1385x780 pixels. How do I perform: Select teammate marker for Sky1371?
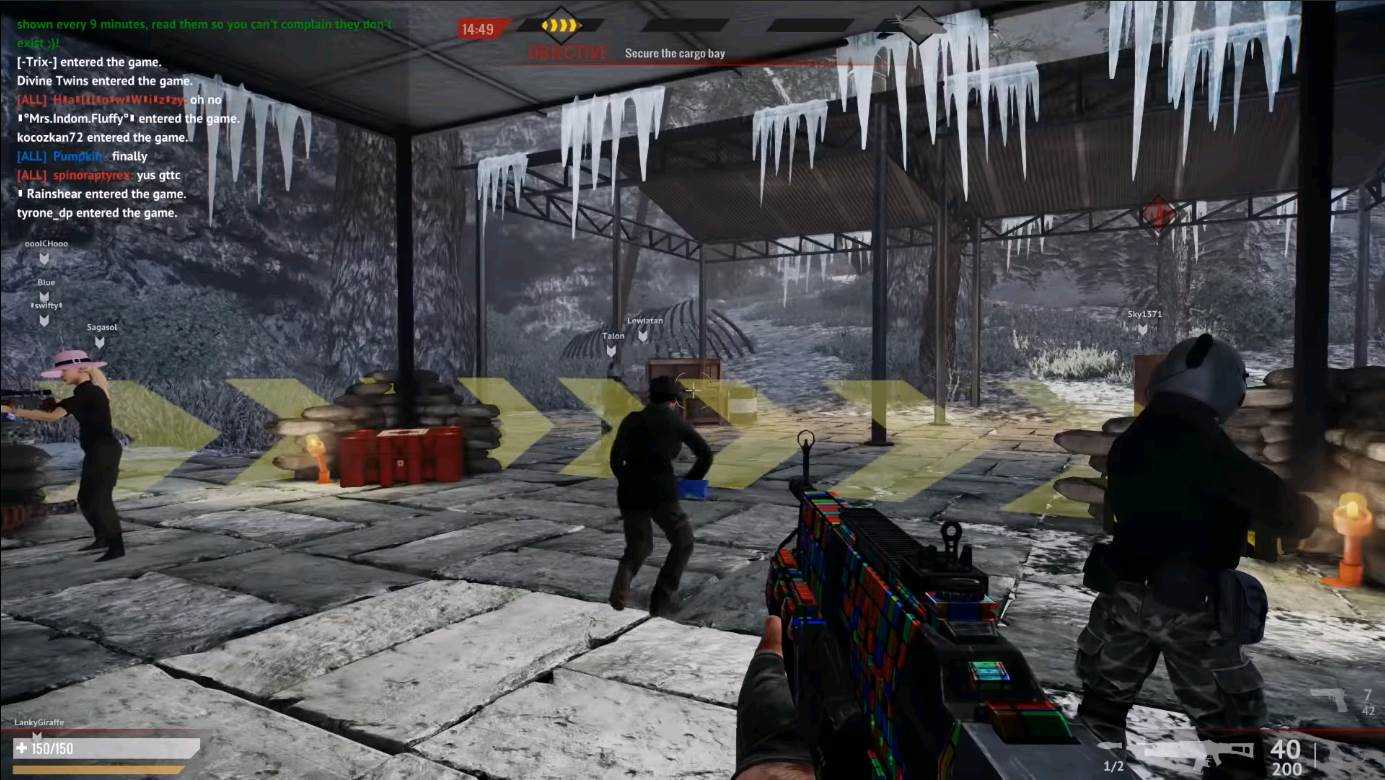tap(1143, 329)
